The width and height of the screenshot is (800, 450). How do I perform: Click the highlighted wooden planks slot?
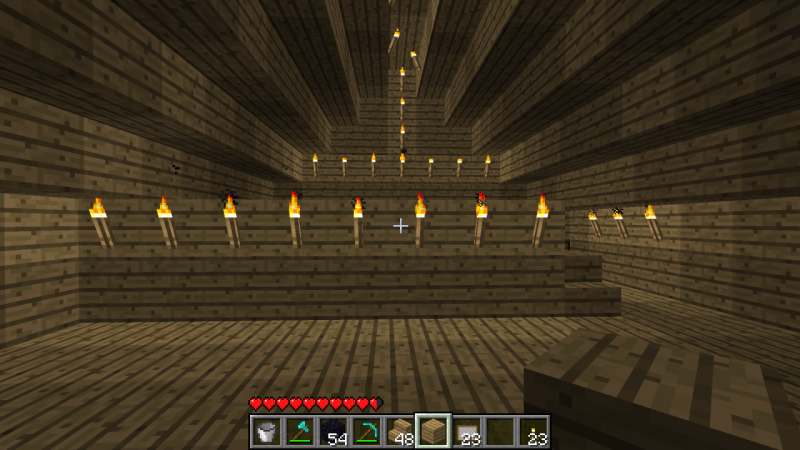pos(433,431)
